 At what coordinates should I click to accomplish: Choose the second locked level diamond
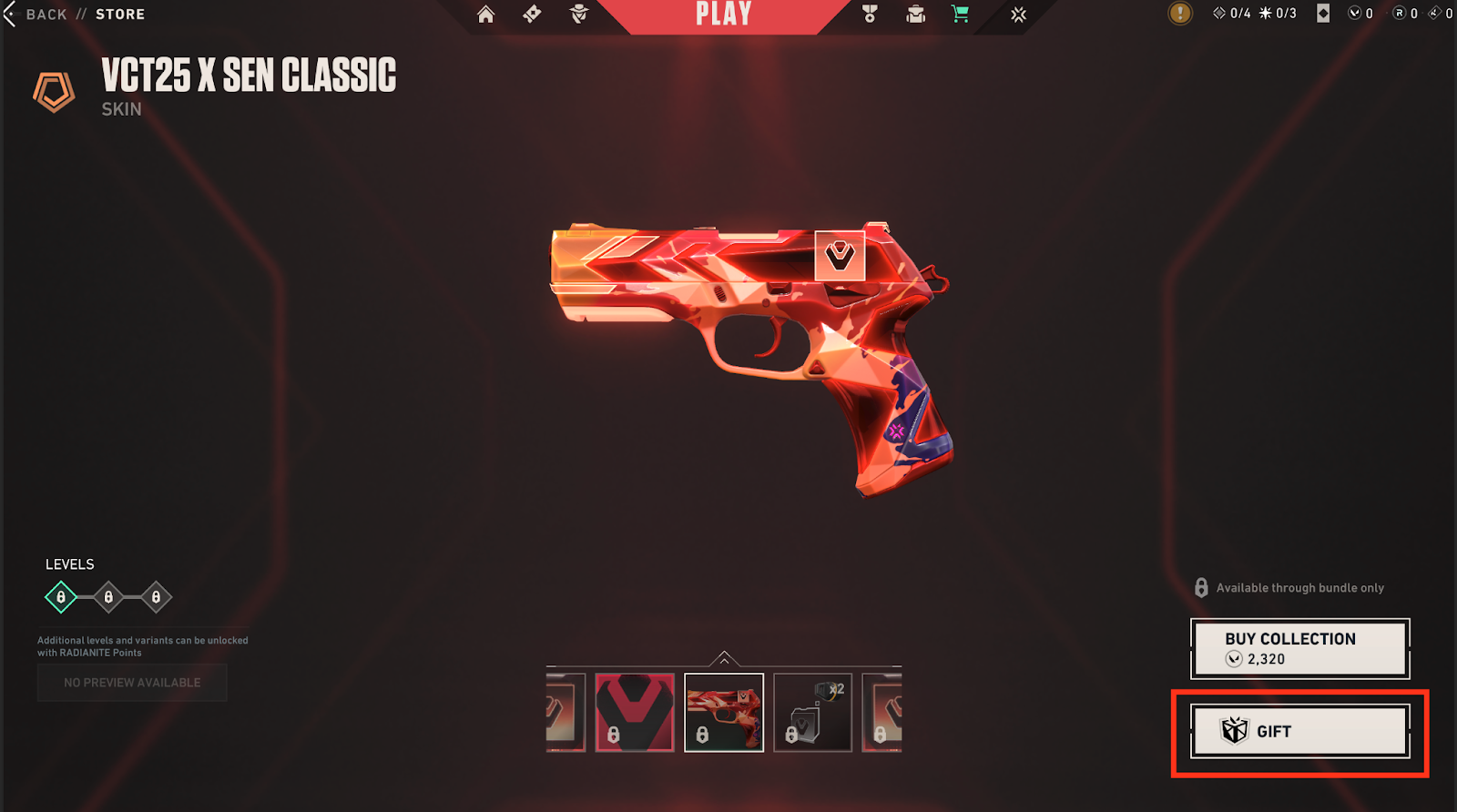108,597
